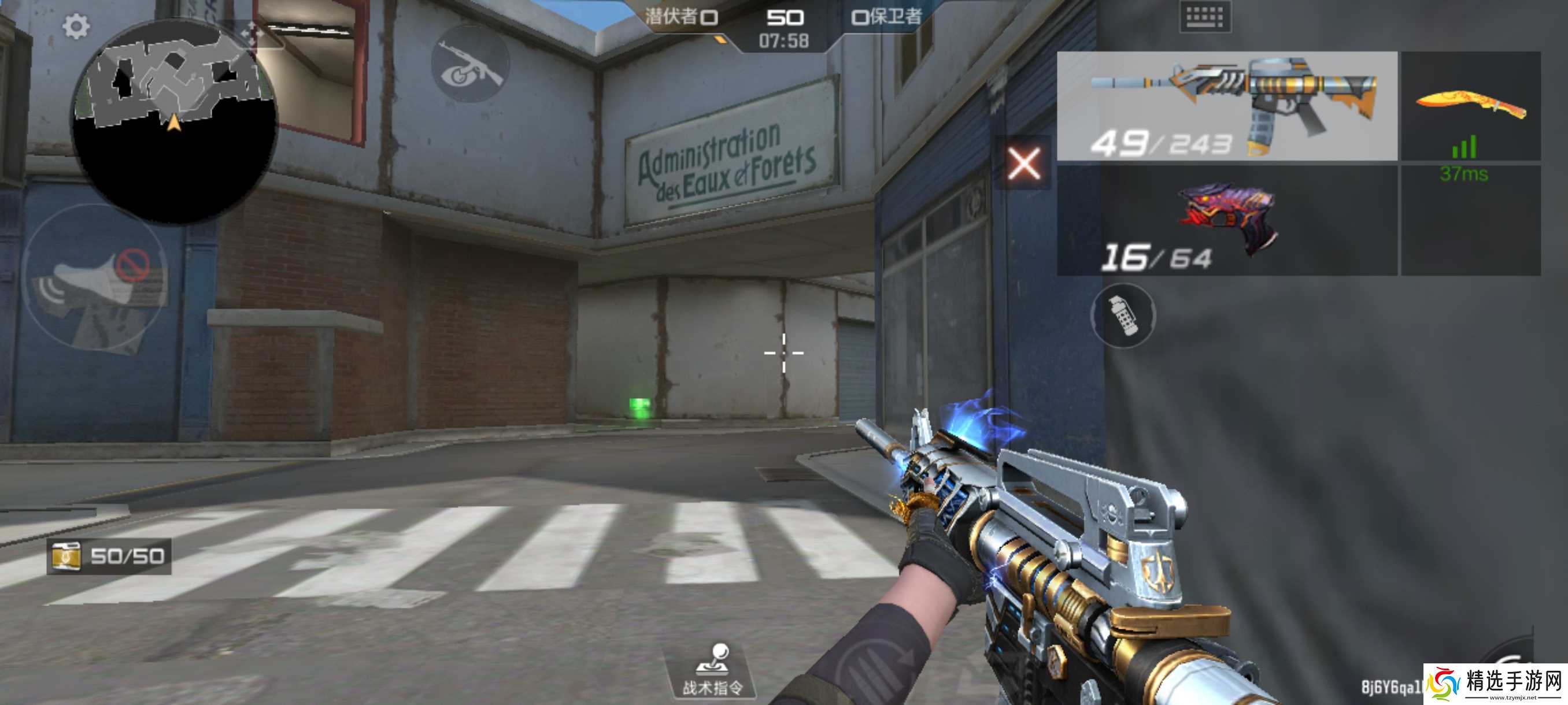
Task: Switch to the golden knife slot
Action: (1471, 106)
